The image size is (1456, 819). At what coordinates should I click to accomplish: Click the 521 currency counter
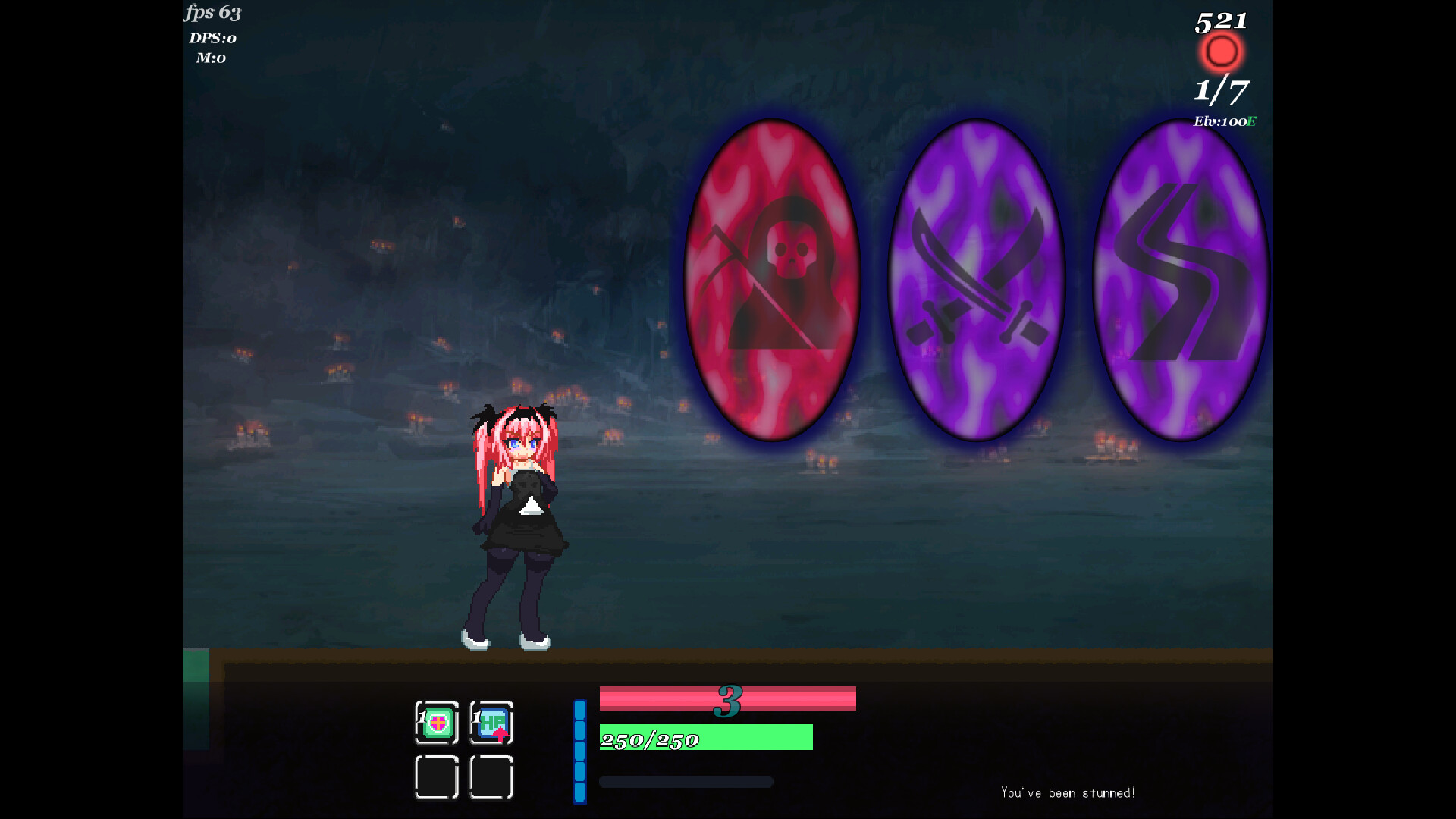(x=1222, y=20)
